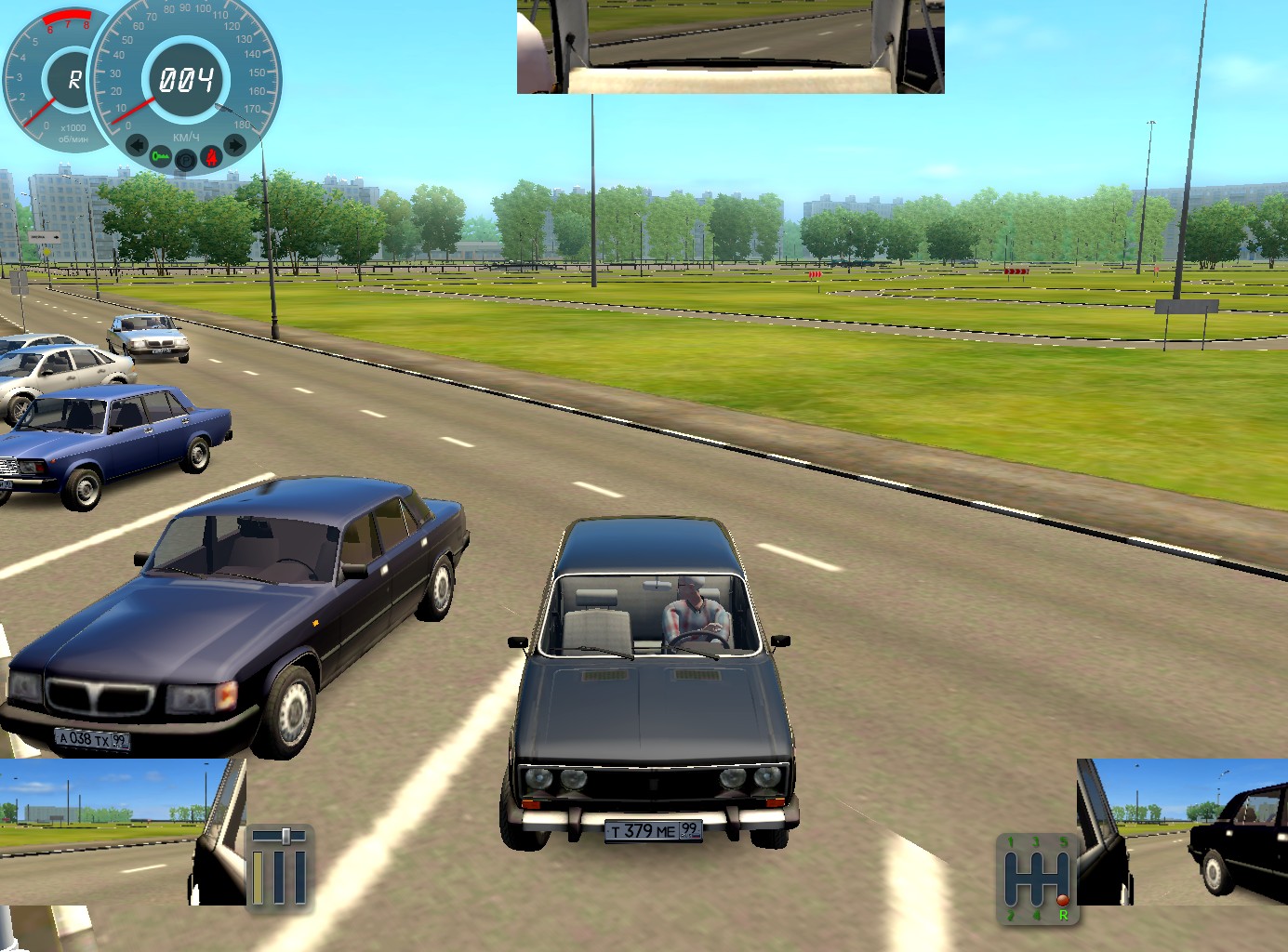Select the rear-view mirror at top

pyautogui.click(x=730, y=46)
